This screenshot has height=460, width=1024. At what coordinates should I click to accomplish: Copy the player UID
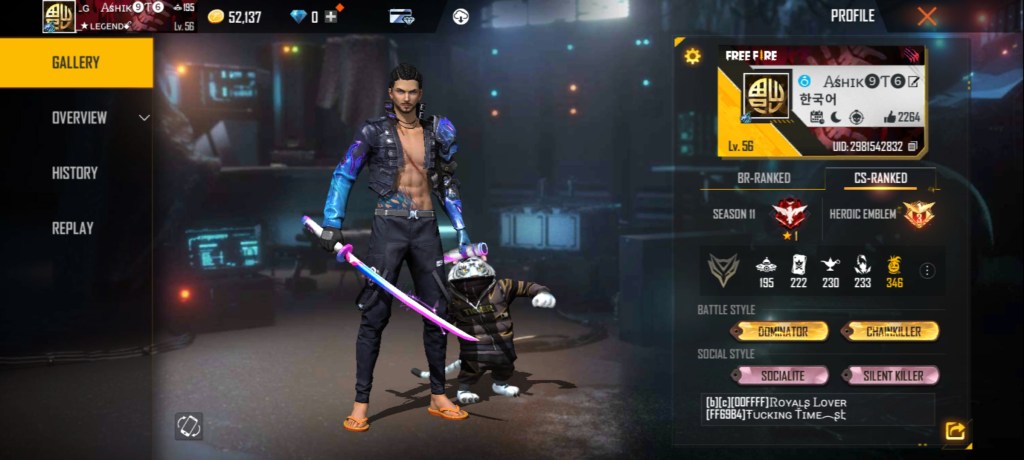coord(912,146)
